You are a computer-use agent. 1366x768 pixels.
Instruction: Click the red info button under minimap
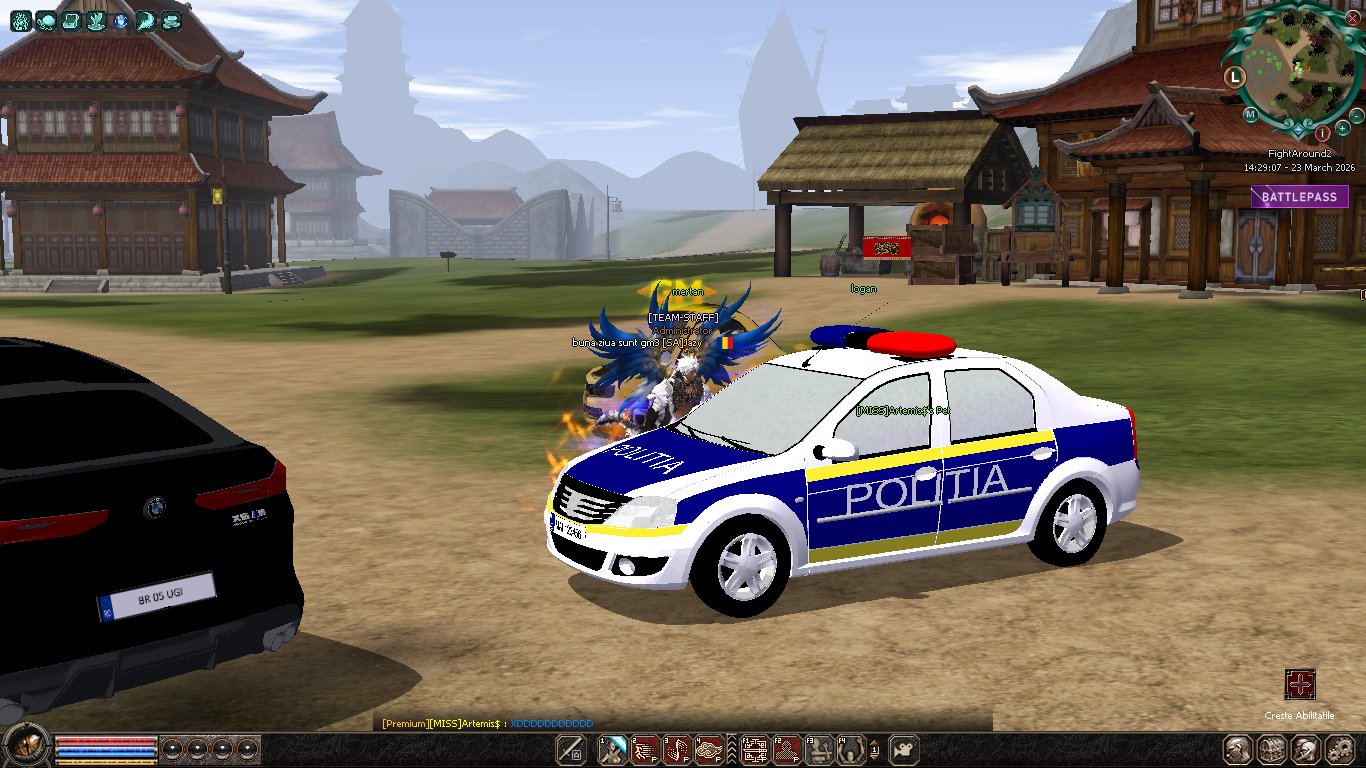click(x=1322, y=132)
